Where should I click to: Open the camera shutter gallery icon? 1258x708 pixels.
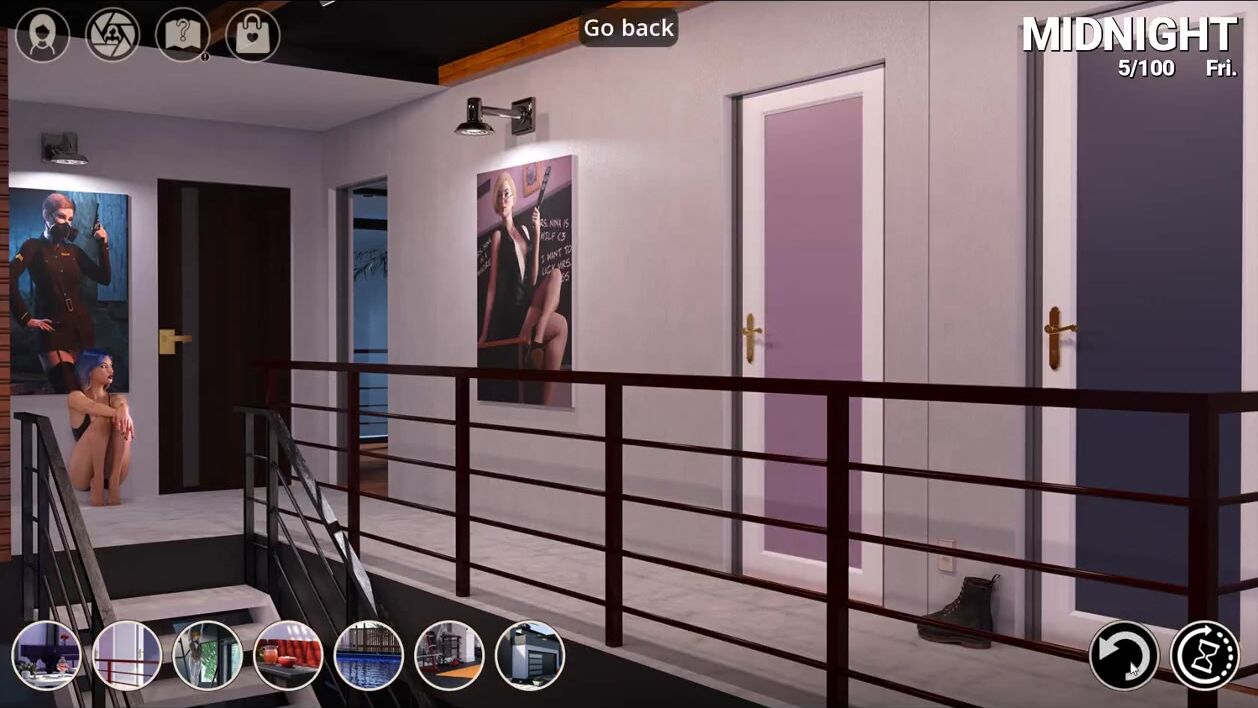tap(112, 36)
